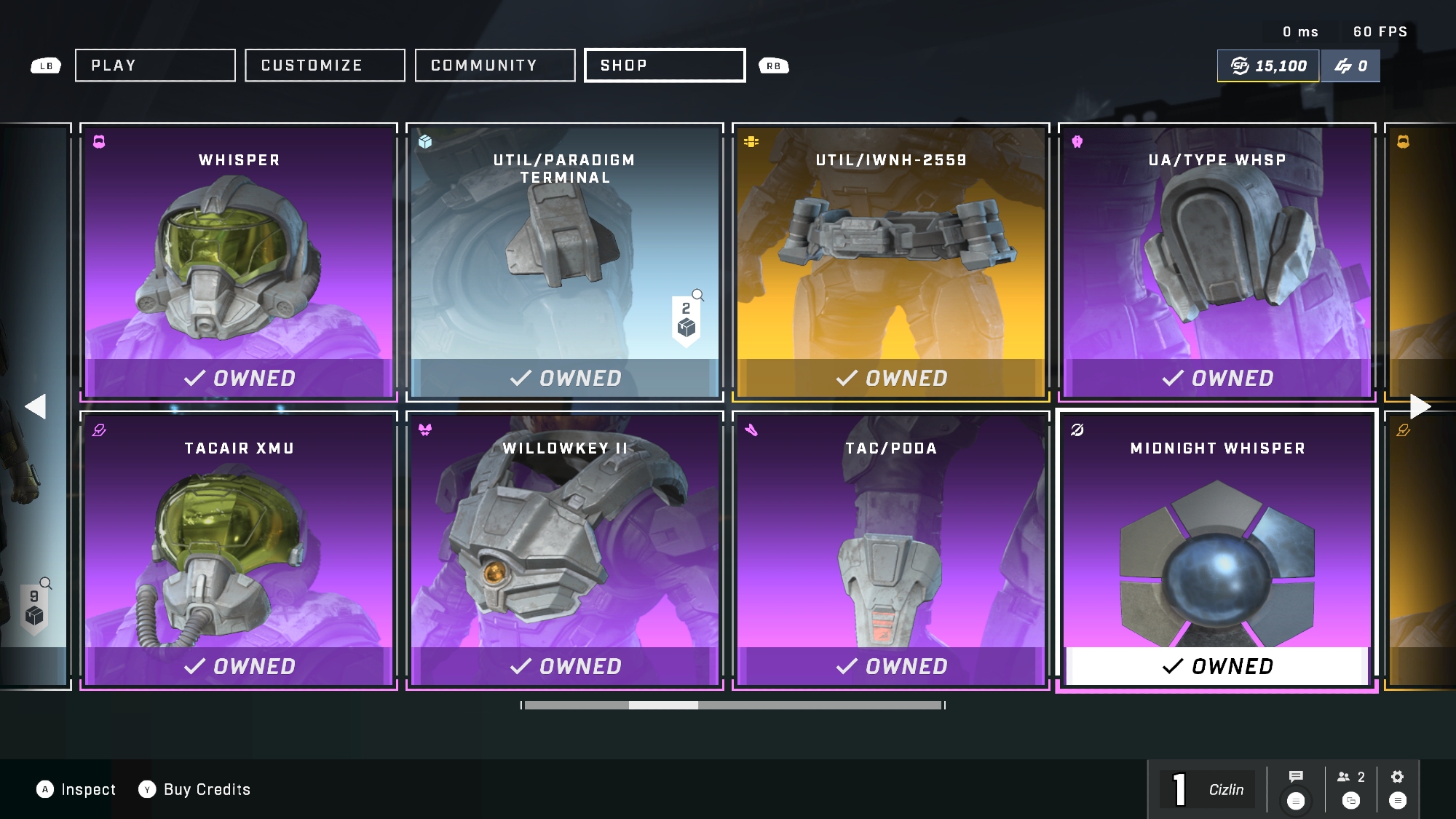1456x819 pixels.
Task: Choose the Willowkey II chest item
Action: 565,550
